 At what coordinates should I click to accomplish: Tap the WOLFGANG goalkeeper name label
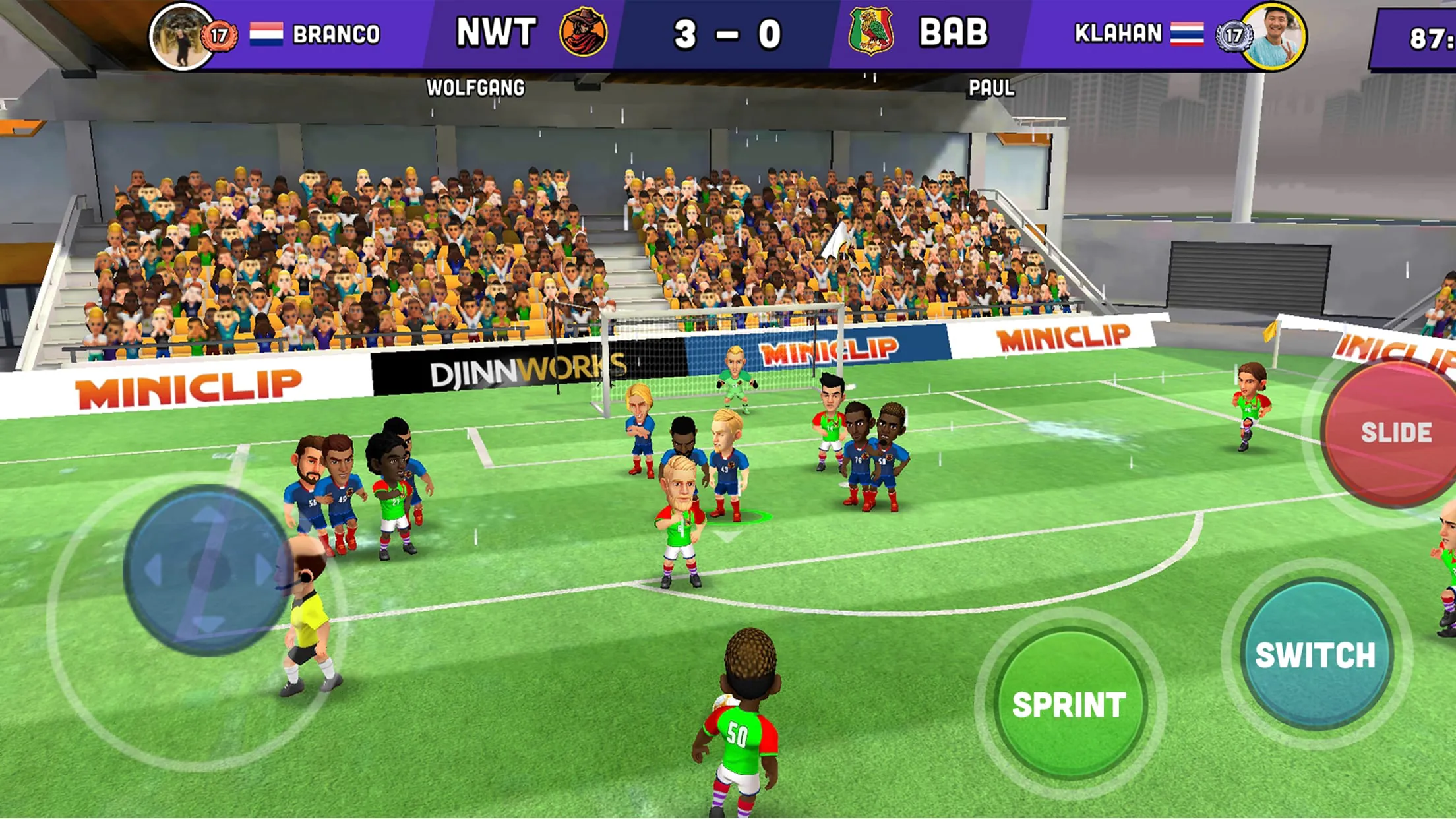click(475, 86)
